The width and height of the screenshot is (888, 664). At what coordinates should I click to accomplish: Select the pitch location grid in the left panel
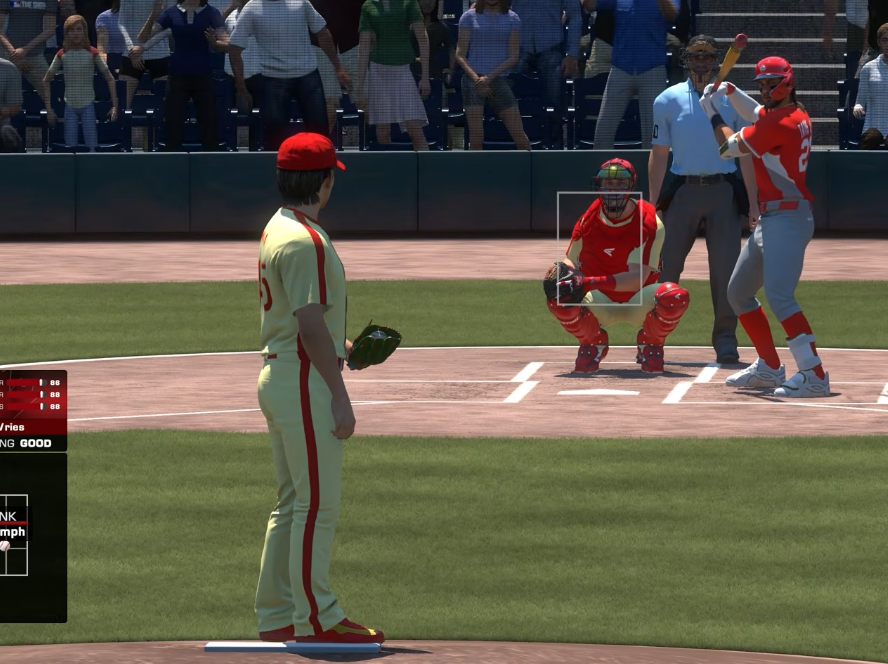coord(14,534)
